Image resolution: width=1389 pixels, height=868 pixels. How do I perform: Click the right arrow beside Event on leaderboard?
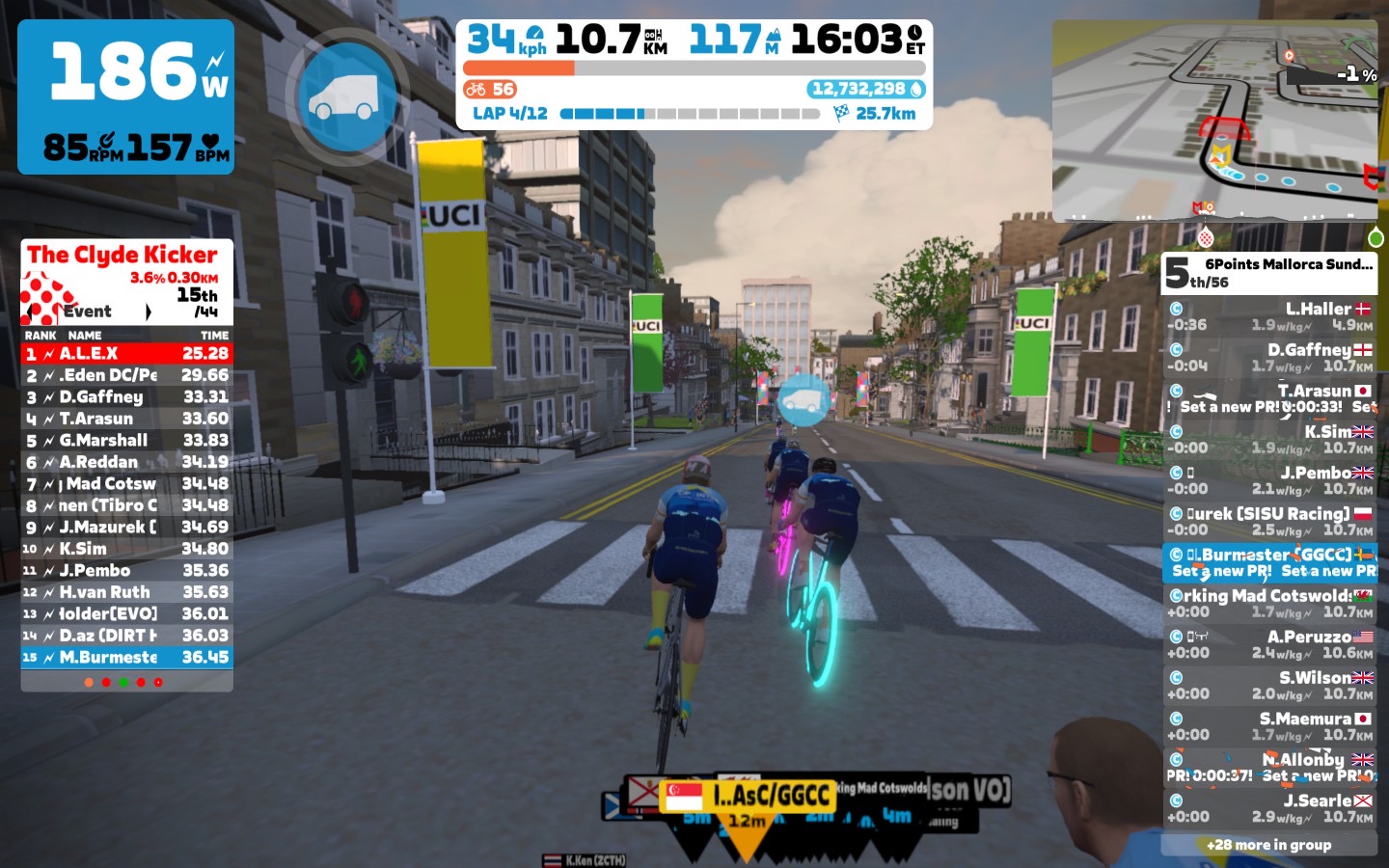pyautogui.click(x=149, y=312)
